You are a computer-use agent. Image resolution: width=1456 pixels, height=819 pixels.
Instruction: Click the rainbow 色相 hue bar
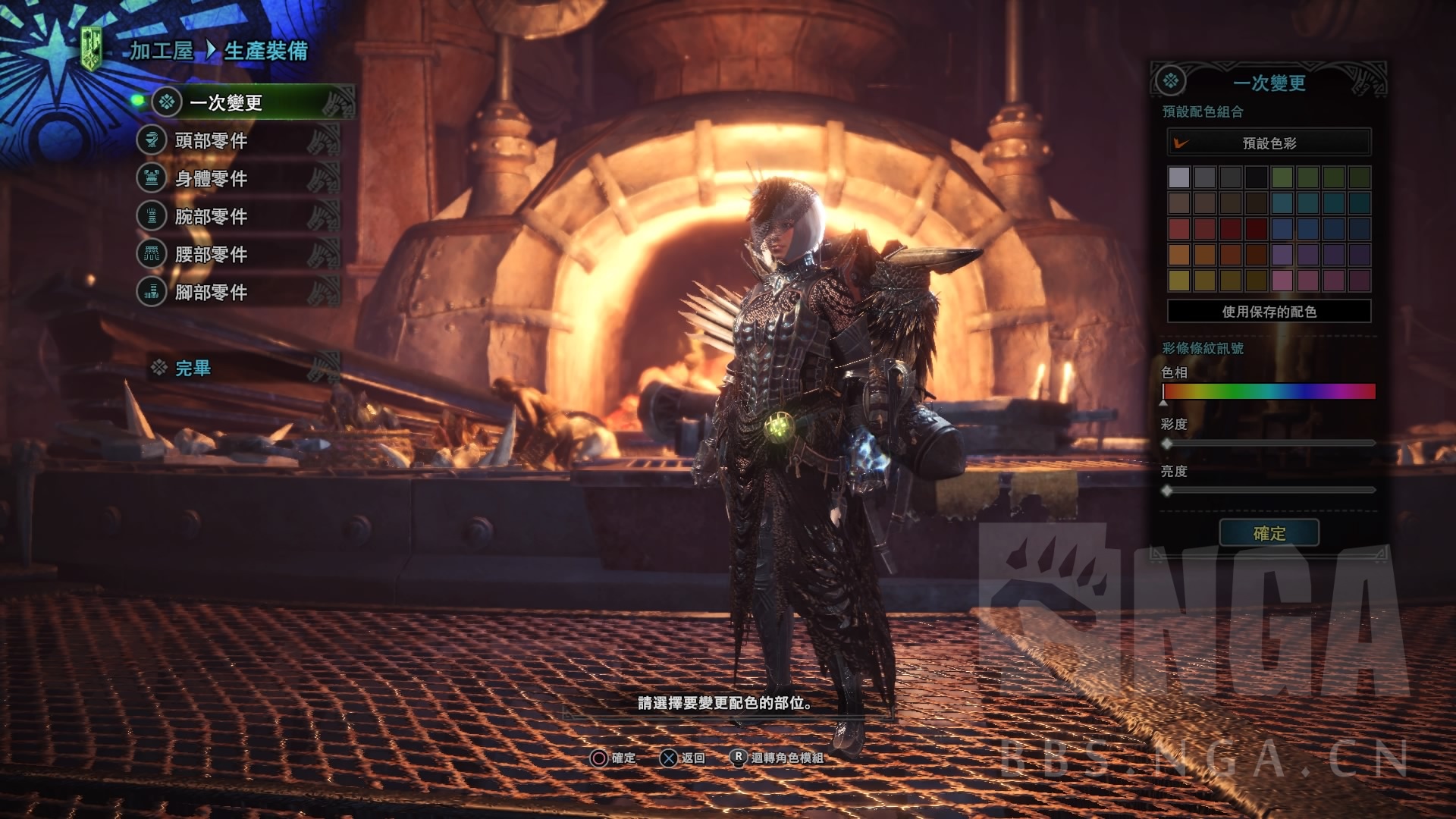coord(1269,391)
